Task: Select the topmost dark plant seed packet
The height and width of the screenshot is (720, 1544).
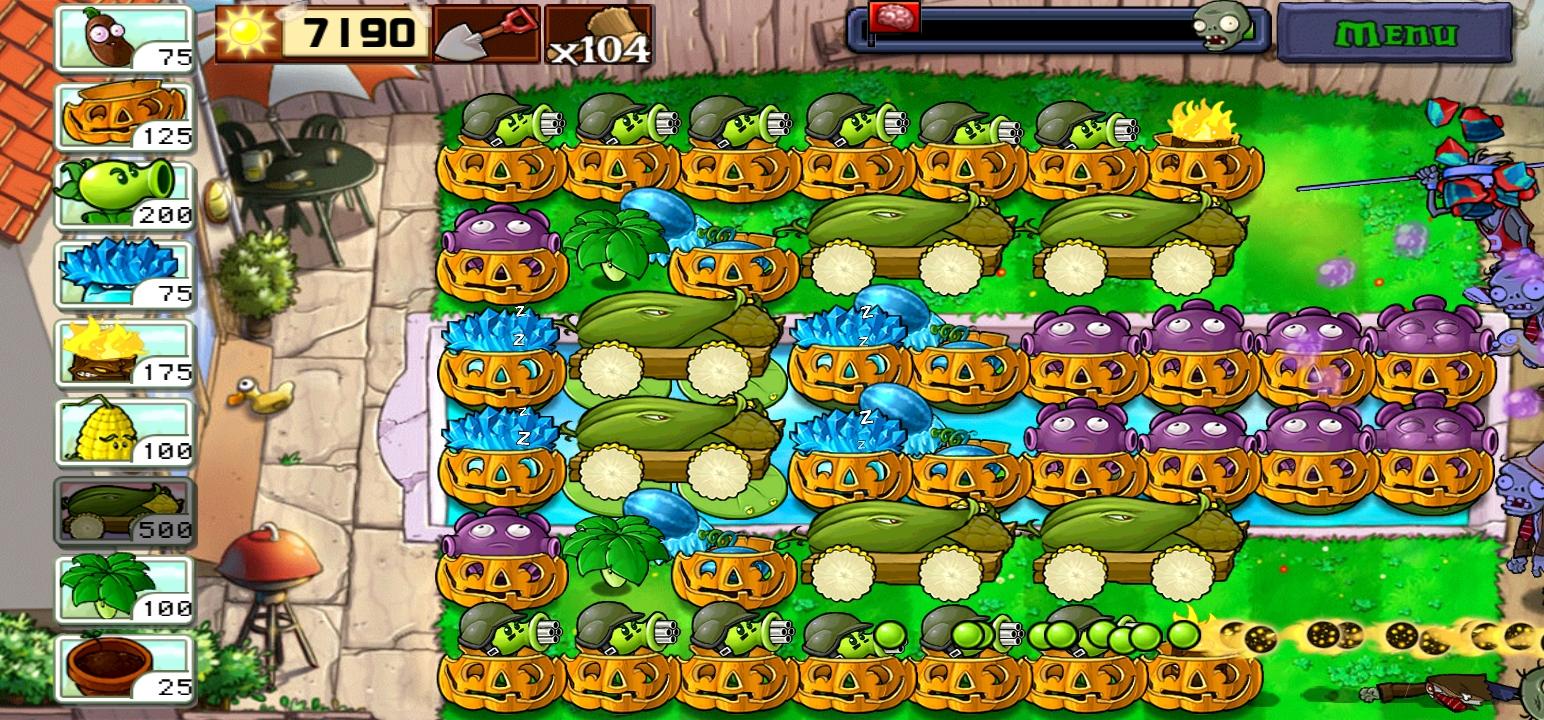Action: (x=120, y=35)
